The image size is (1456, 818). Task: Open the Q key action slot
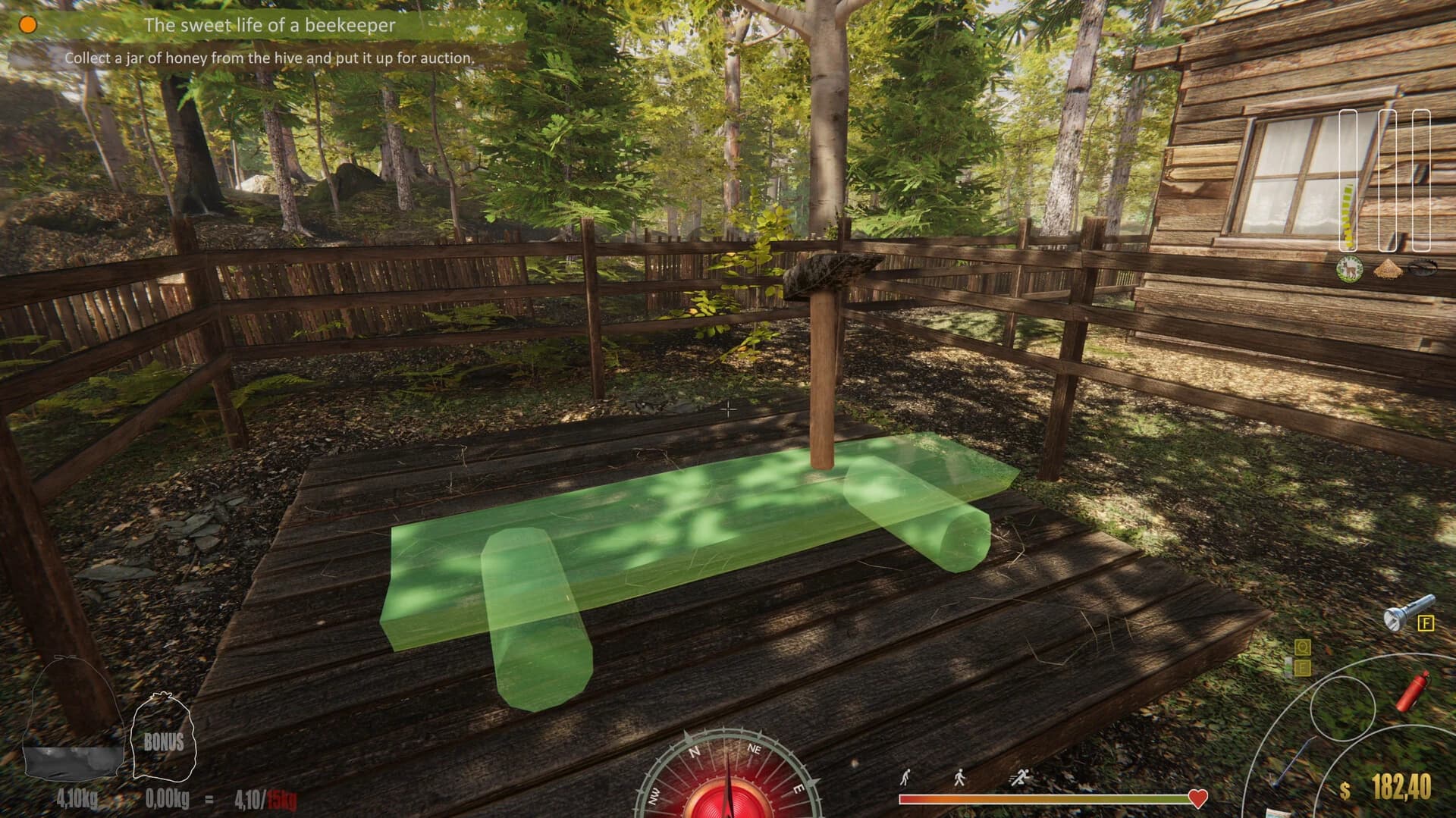1303,647
